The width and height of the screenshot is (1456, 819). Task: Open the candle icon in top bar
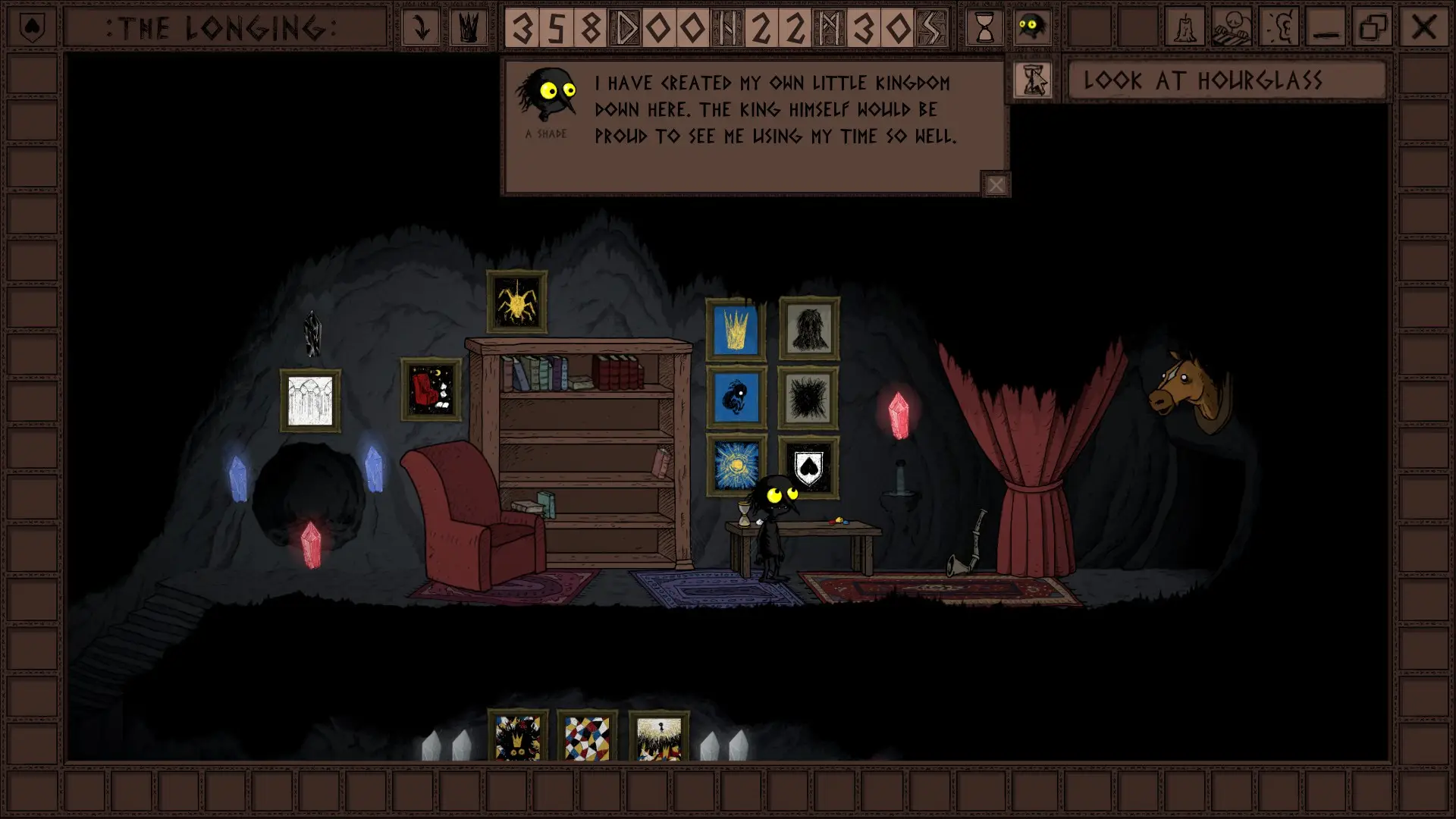(x=1185, y=28)
